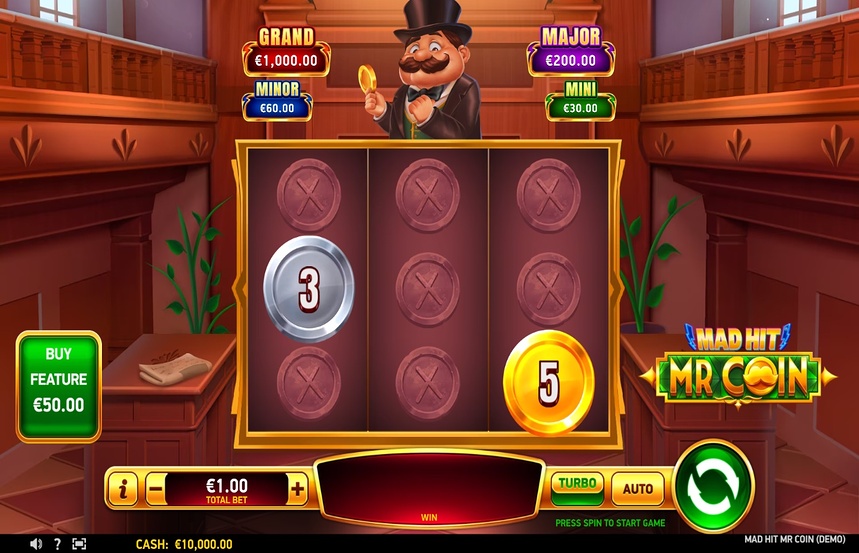
Task: Decrease total bet with the minus button
Action: [155, 490]
